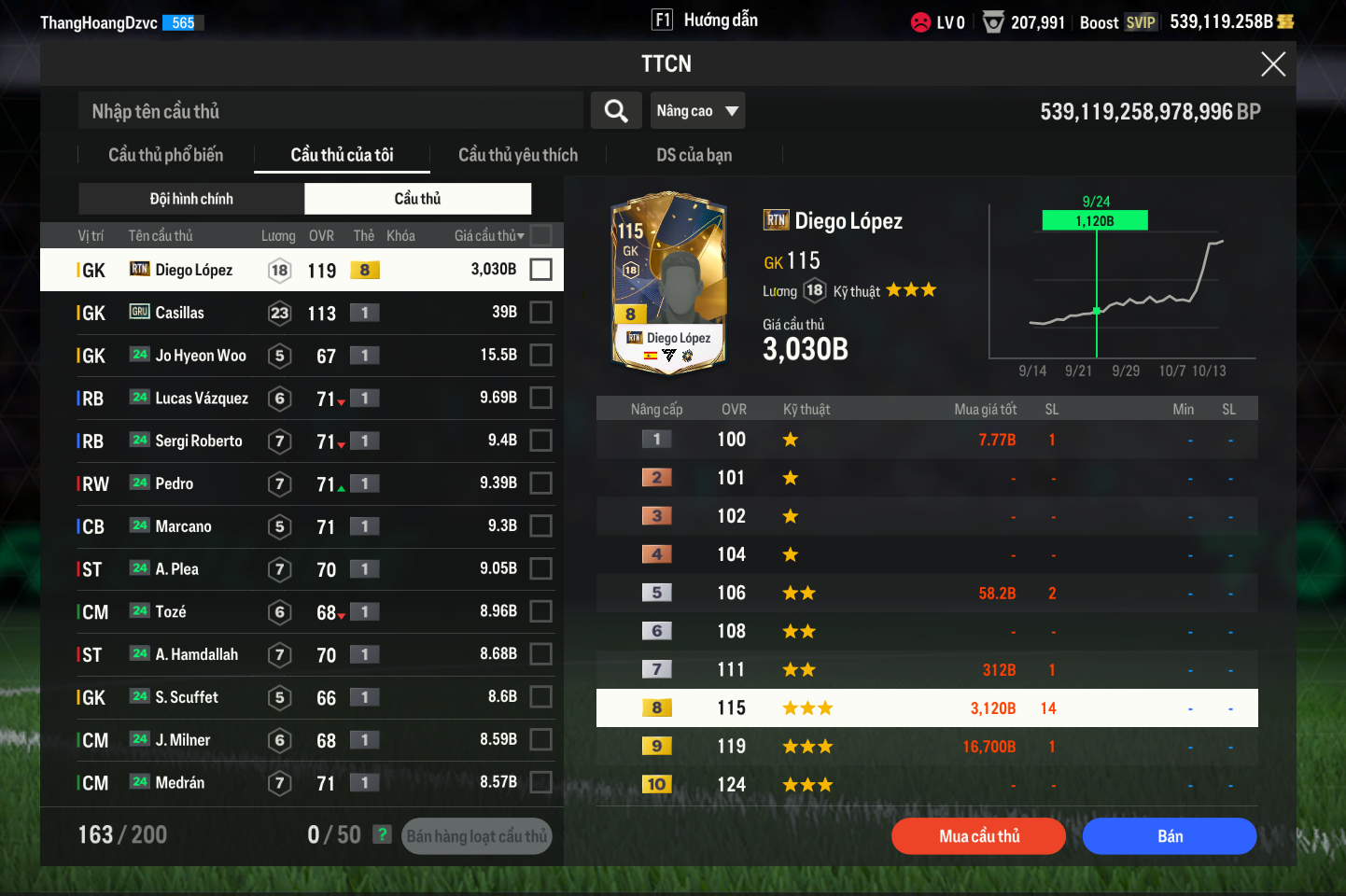Viewport: 1346px width, 896px height.
Task: Sell the player with the Bán button
Action: [1170, 836]
